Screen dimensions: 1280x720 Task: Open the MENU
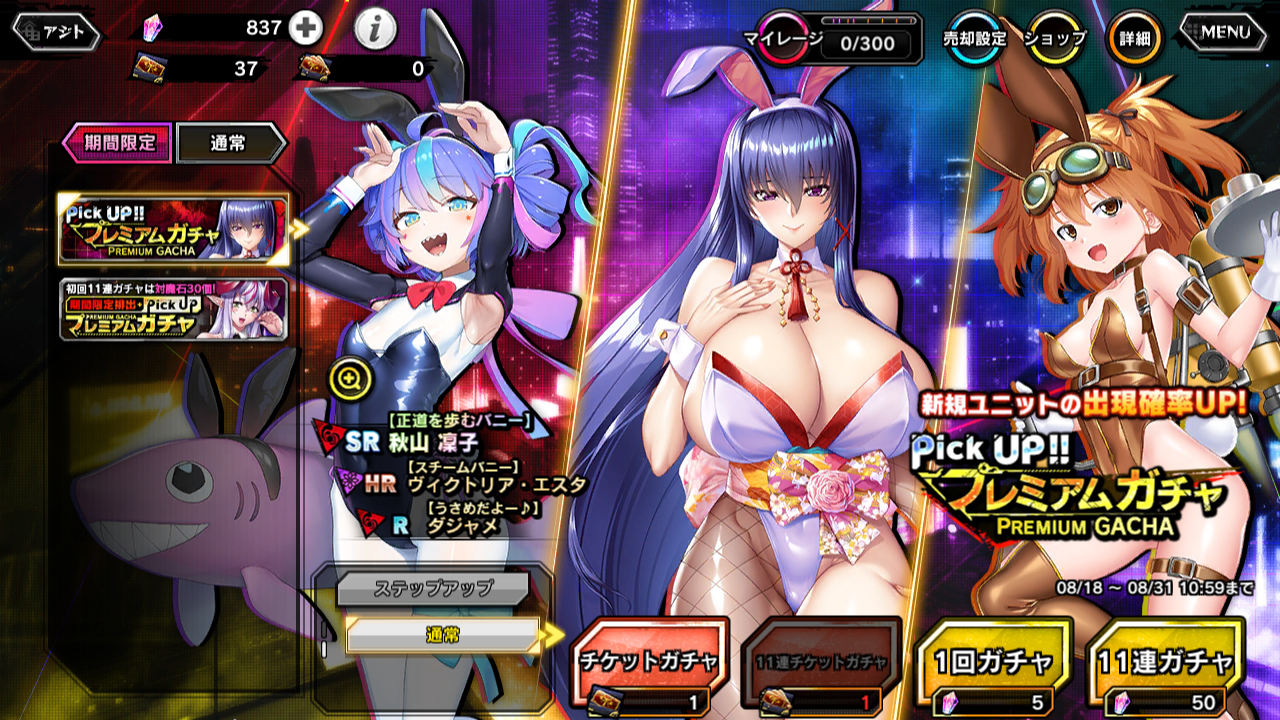pyautogui.click(x=1226, y=32)
